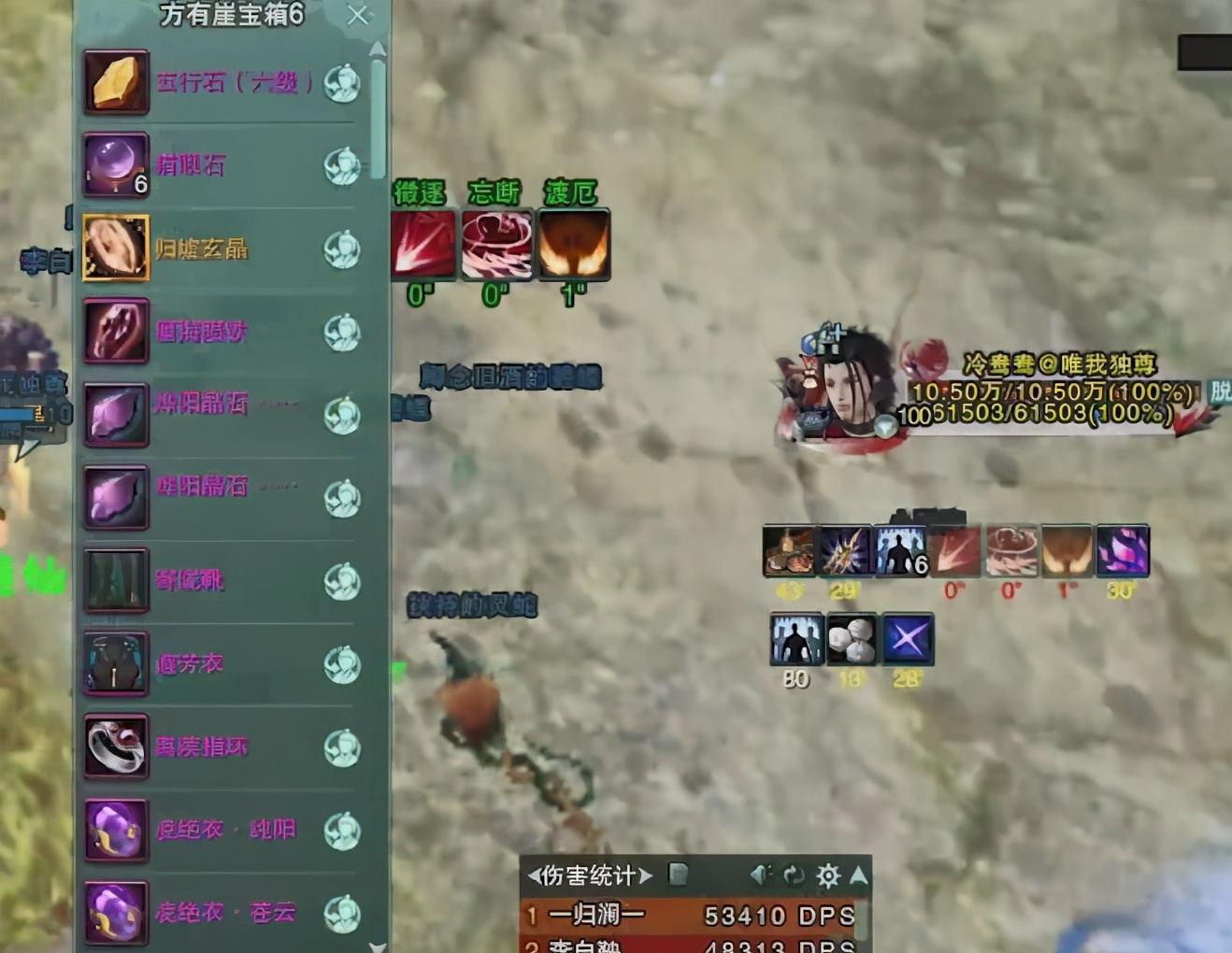Select the 渡厄 flame skill icon
This screenshot has height=953, width=1232.
coord(572,245)
